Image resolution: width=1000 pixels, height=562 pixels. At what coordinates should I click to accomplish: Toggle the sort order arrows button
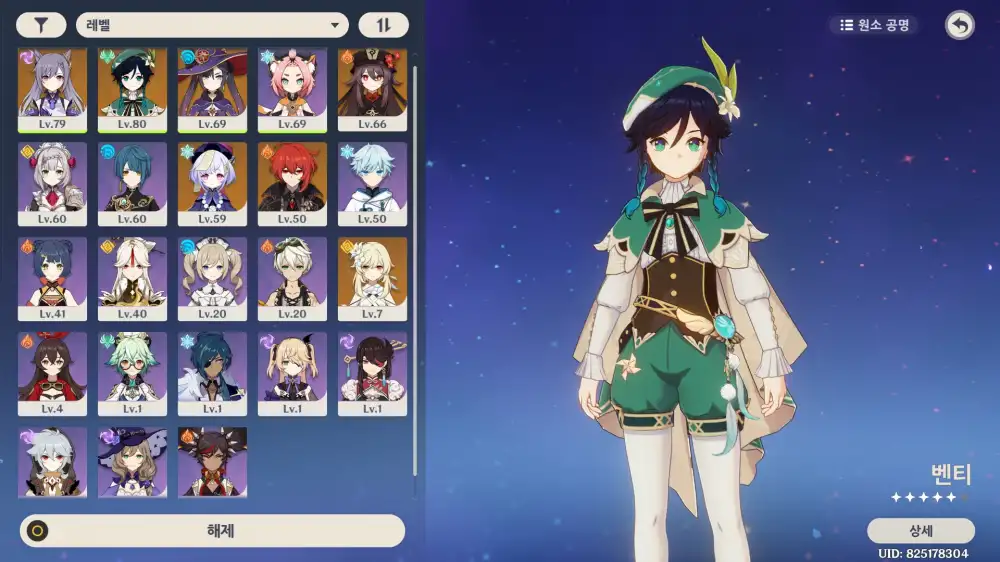click(383, 25)
